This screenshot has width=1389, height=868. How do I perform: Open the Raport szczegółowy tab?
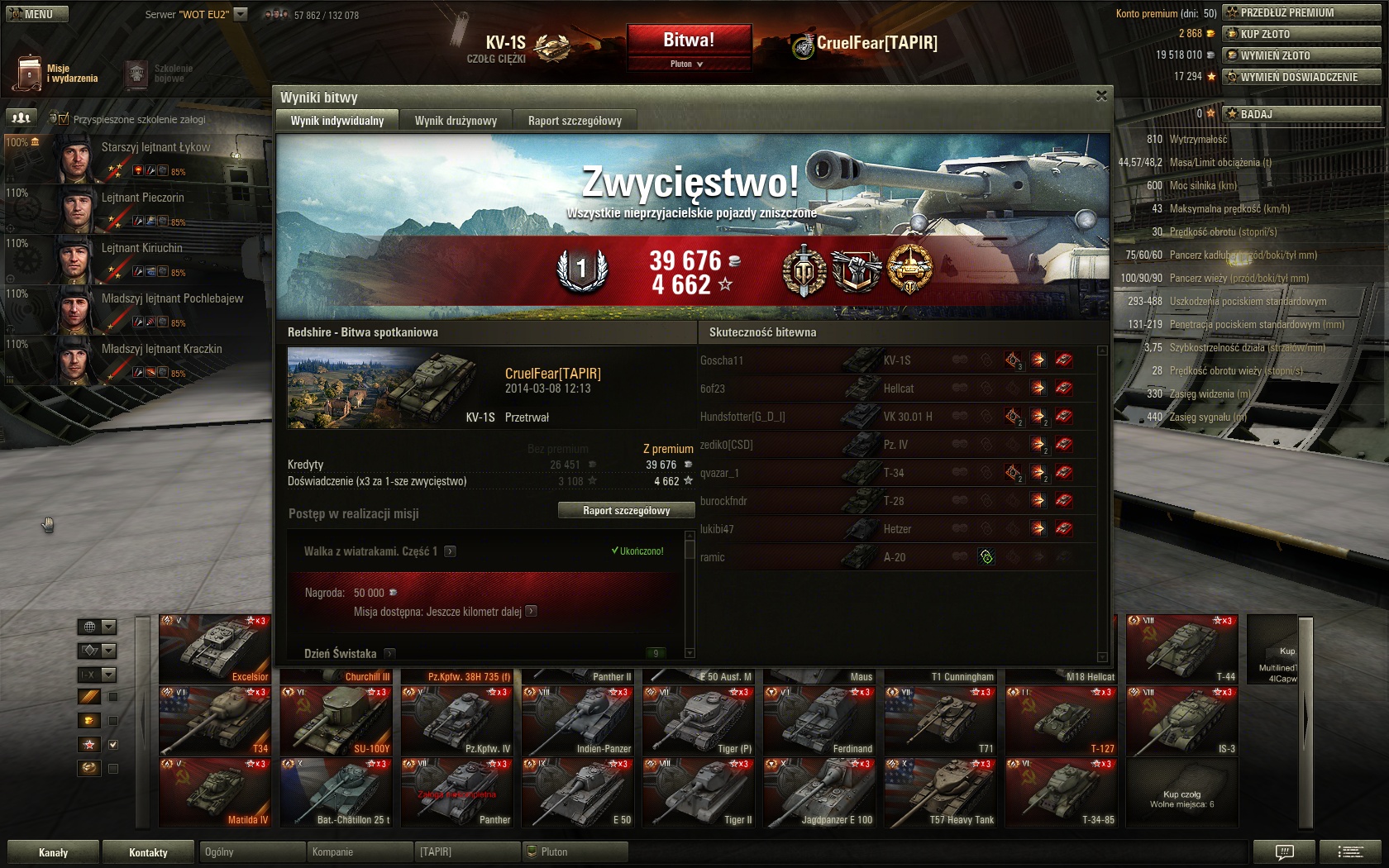575,121
